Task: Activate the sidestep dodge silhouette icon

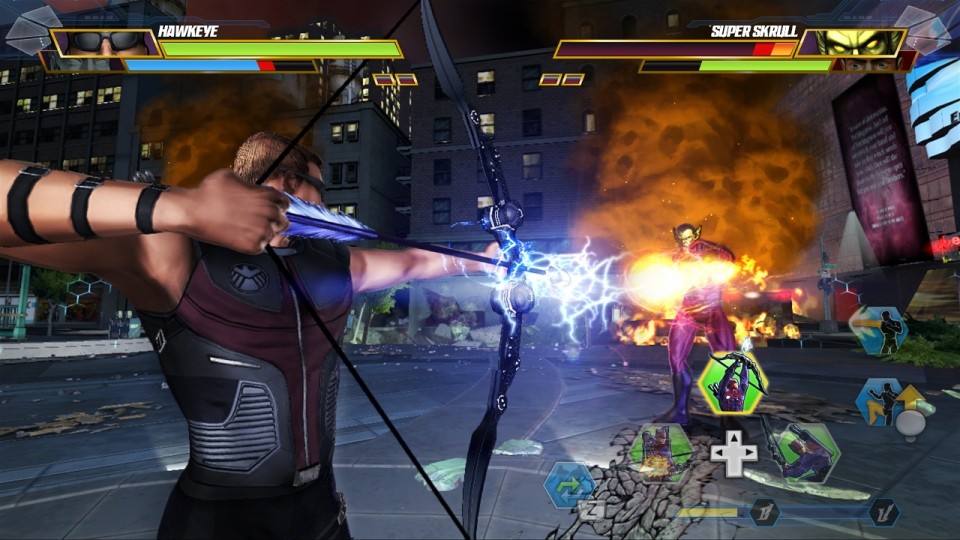Action: pyautogui.click(x=877, y=330)
